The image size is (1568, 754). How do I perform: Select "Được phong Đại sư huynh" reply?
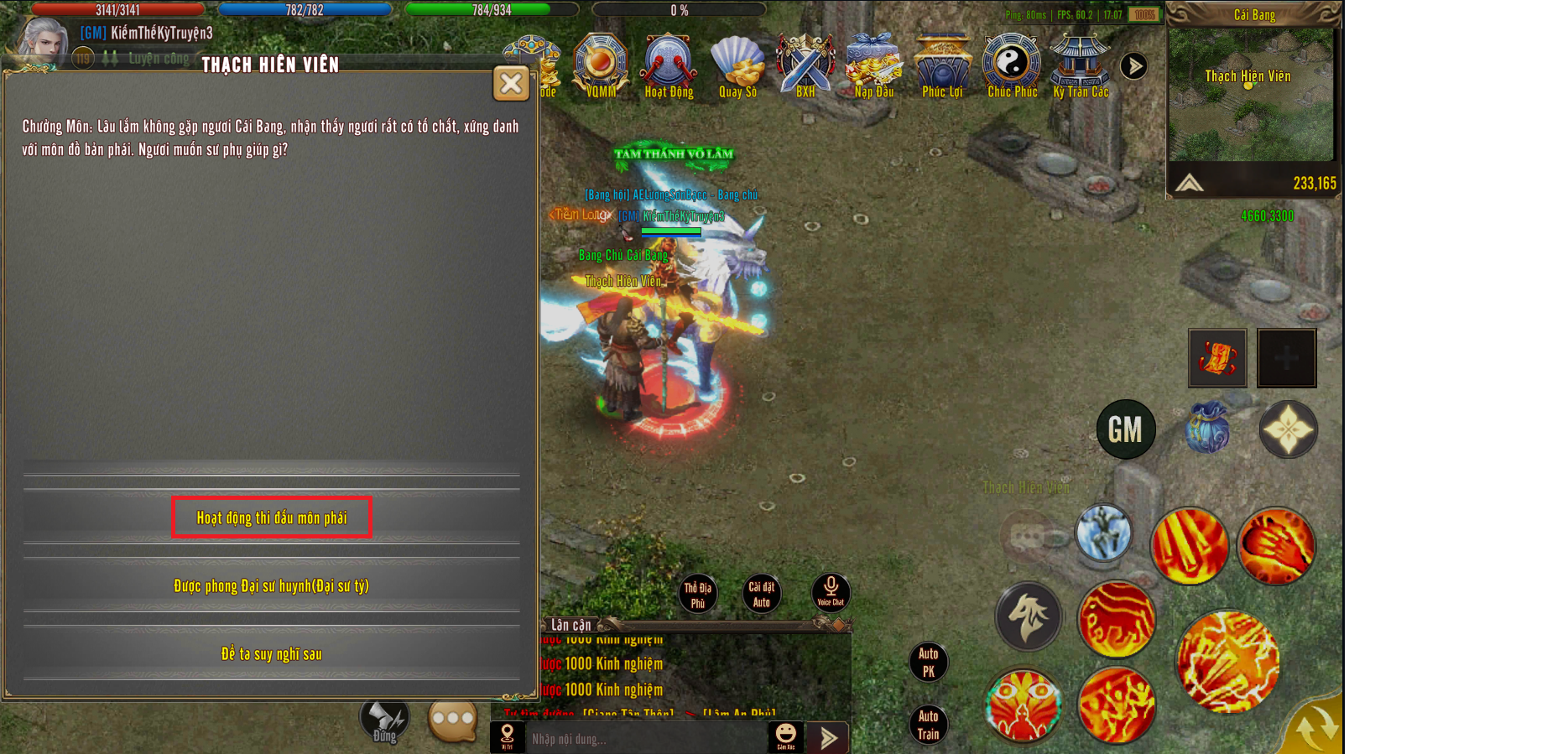(x=271, y=585)
